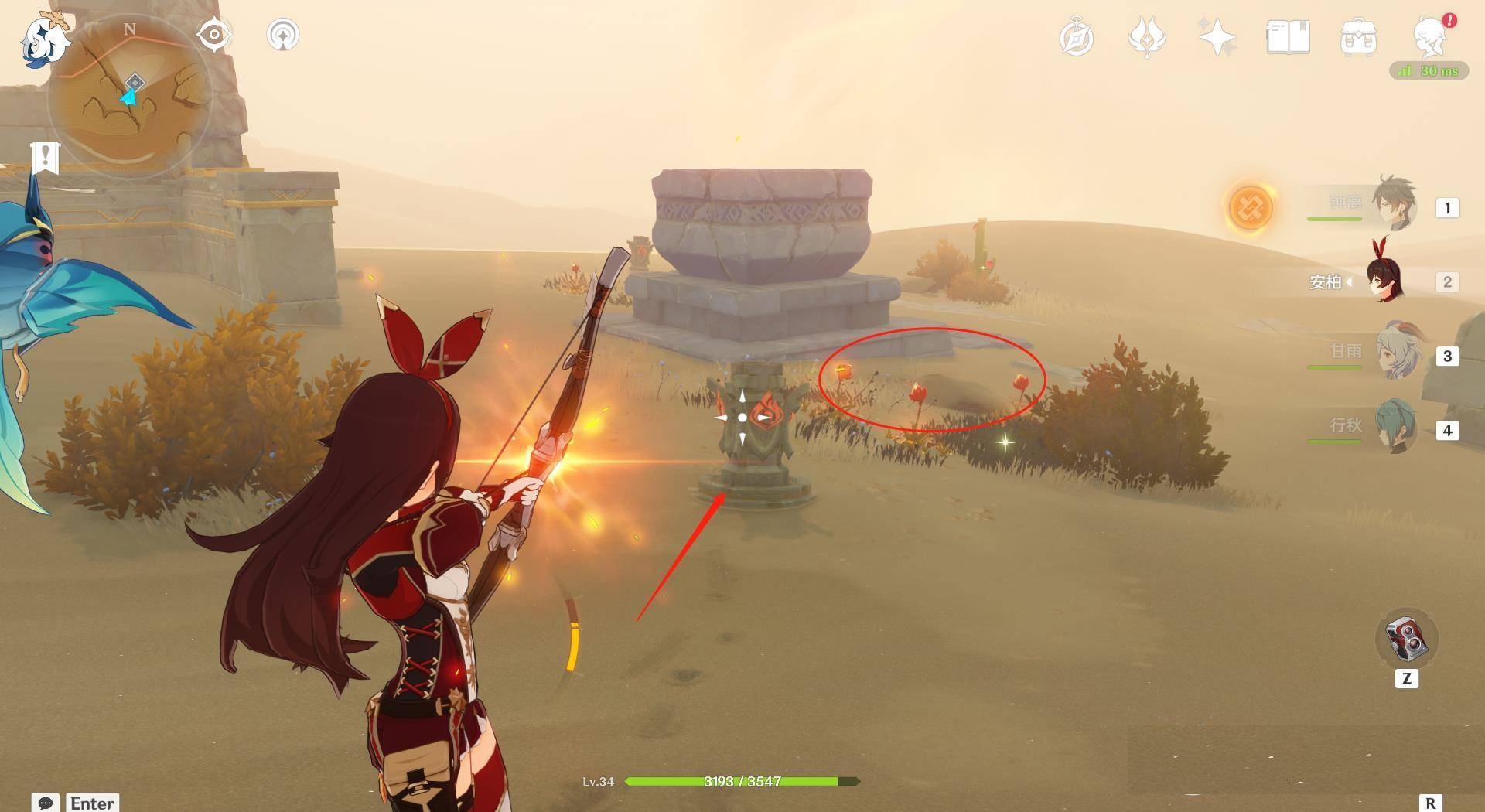Image resolution: width=1485 pixels, height=812 pixels.
Task: Open the chat speech bubble
Action: coord(45,803)
